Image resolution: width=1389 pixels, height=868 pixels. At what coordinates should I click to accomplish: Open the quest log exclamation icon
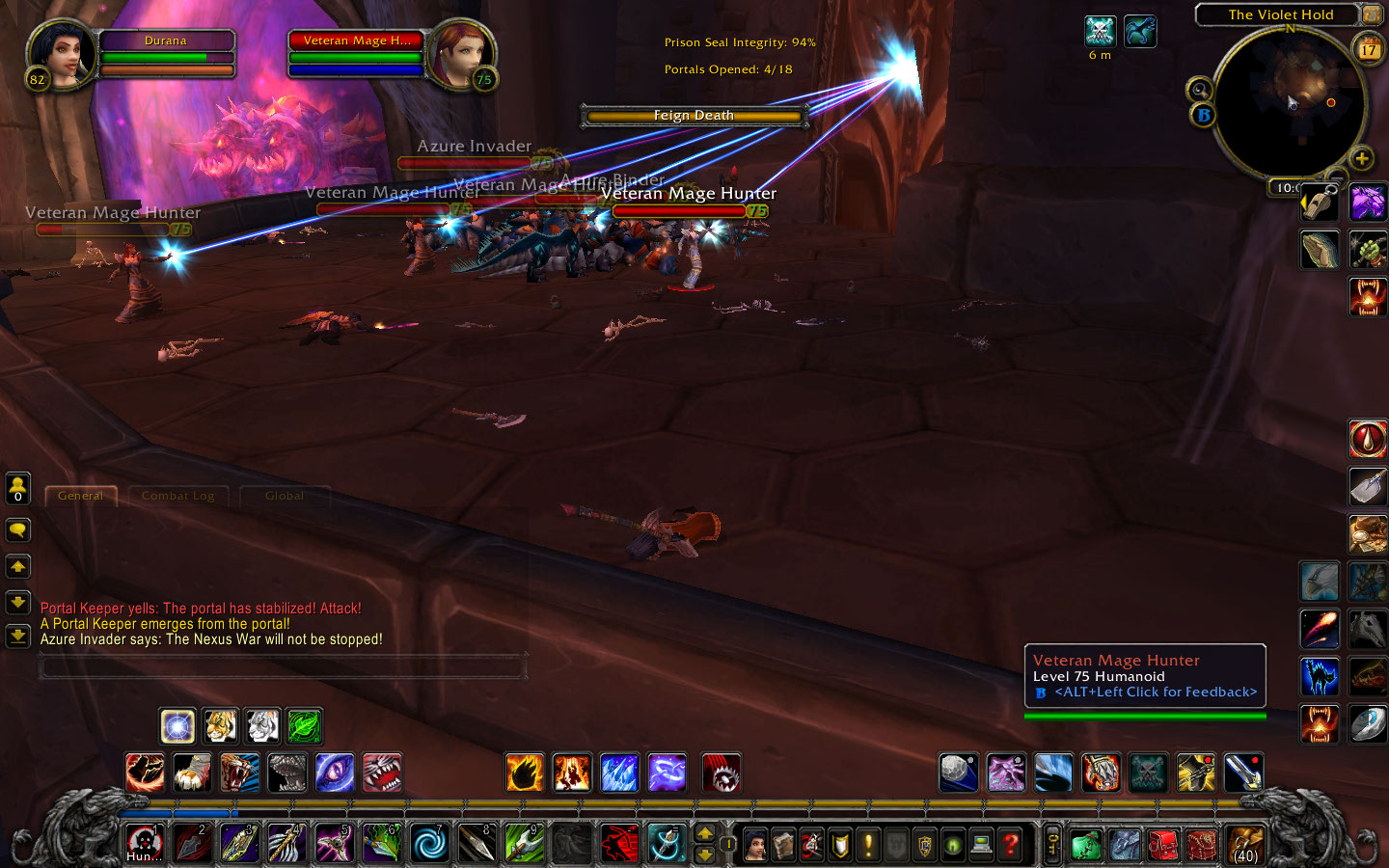[x=868, y=844]
